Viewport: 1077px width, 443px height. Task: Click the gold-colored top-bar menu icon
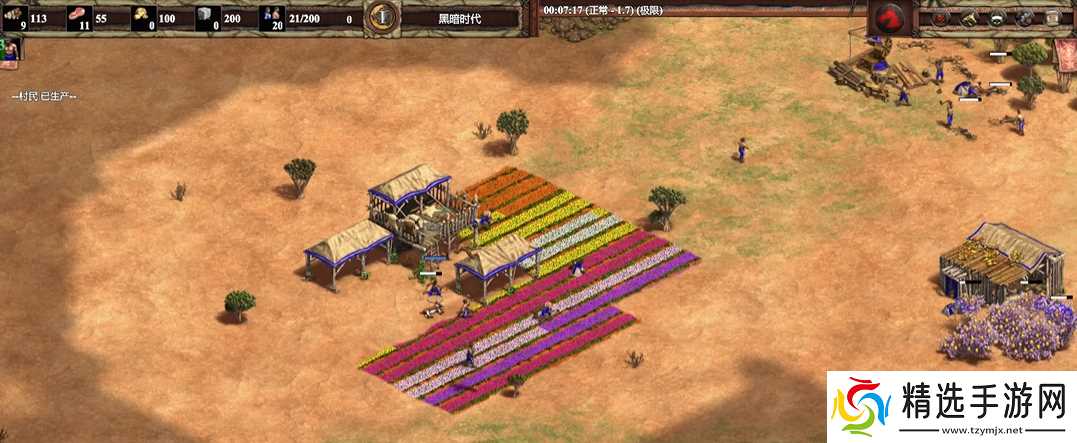969,18
